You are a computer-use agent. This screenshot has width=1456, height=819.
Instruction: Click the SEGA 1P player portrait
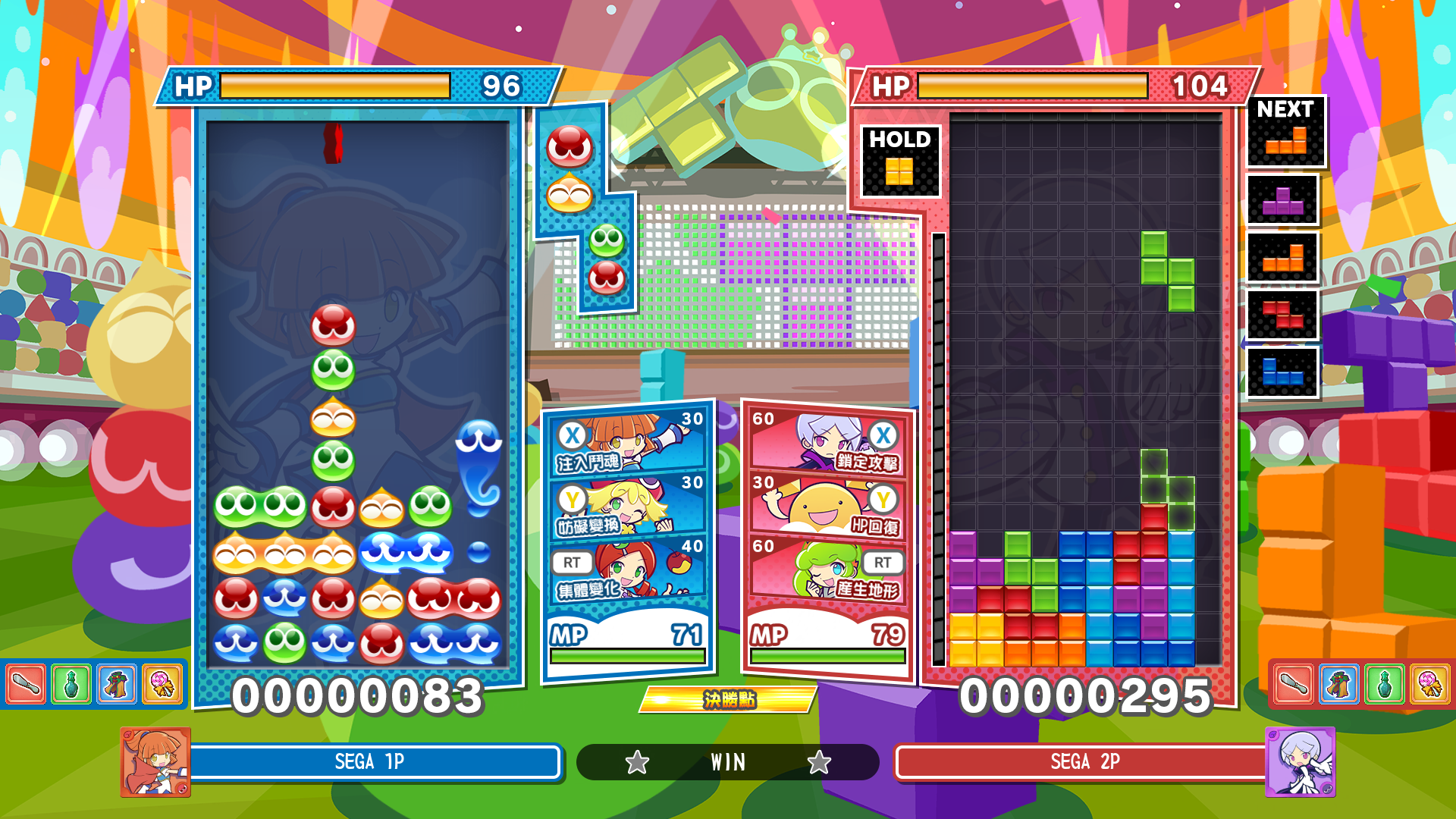(x=155, y=761)
